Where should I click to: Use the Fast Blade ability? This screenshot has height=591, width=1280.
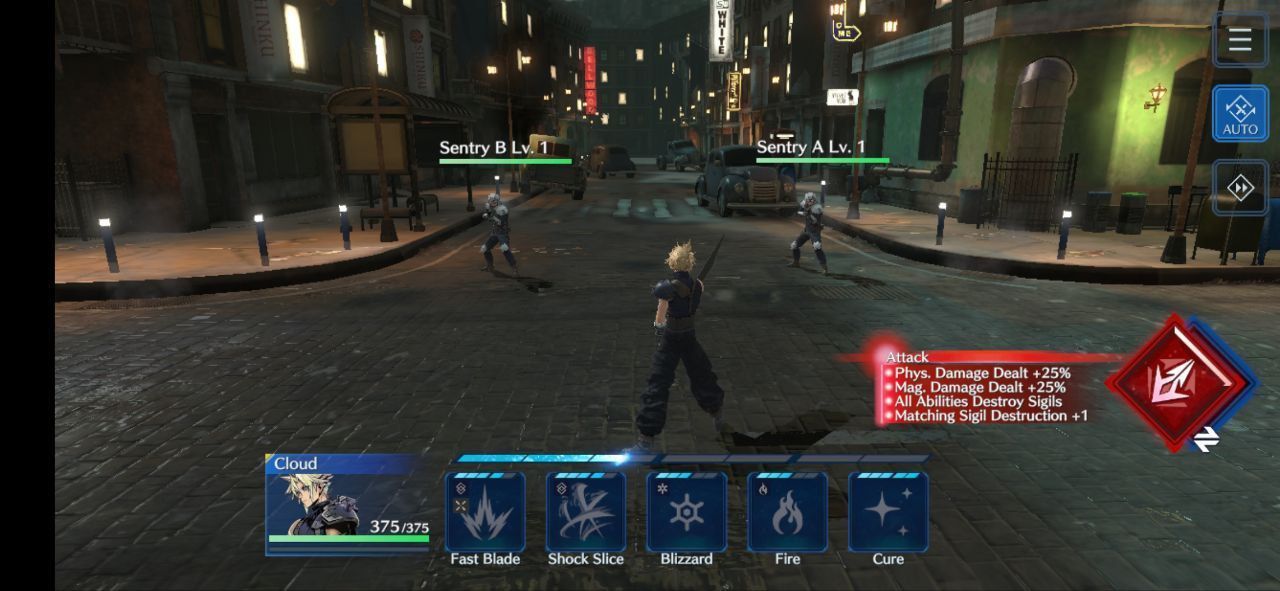[485, 512]
